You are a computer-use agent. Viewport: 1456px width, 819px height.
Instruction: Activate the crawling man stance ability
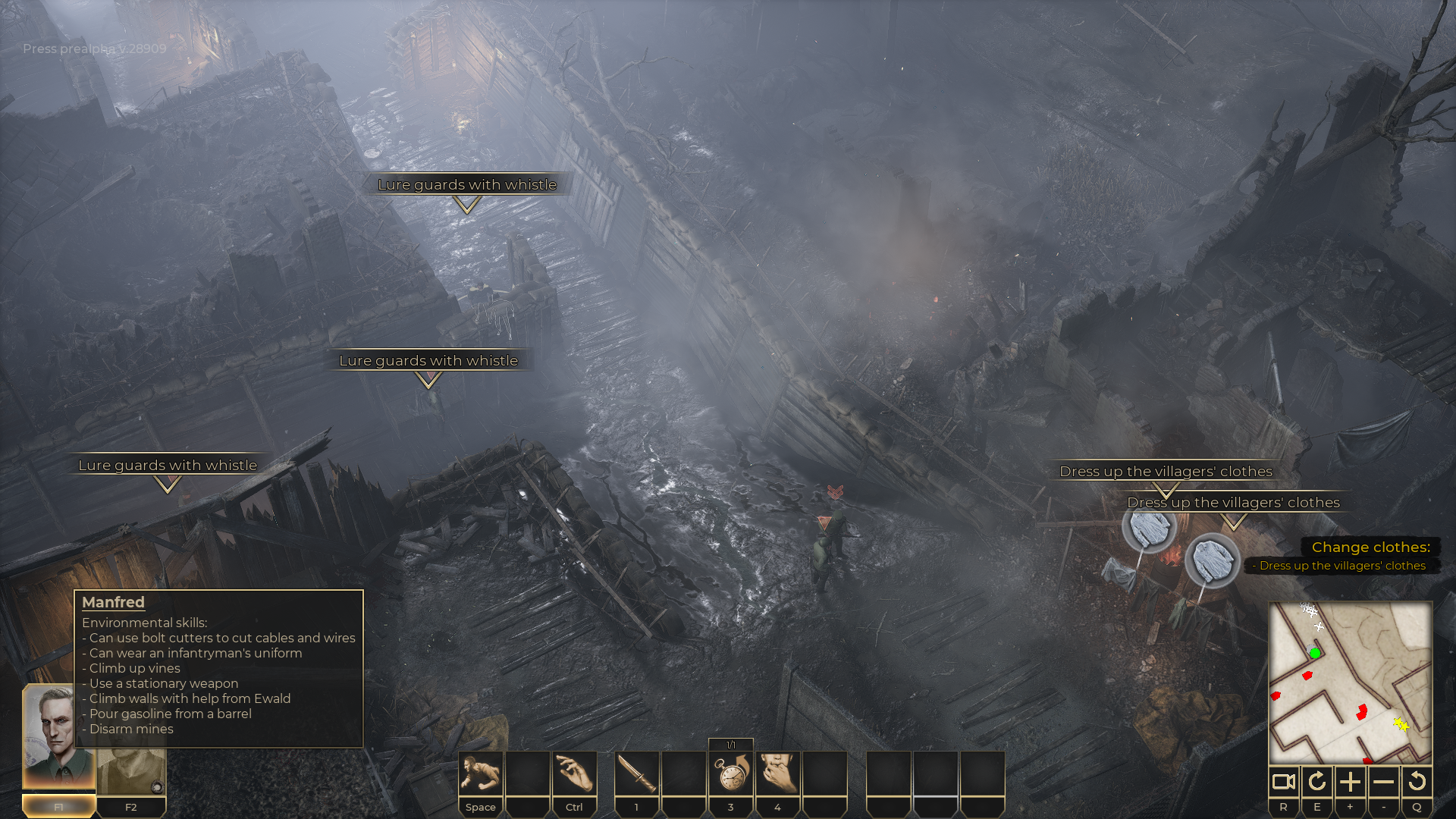pos(481,773)
